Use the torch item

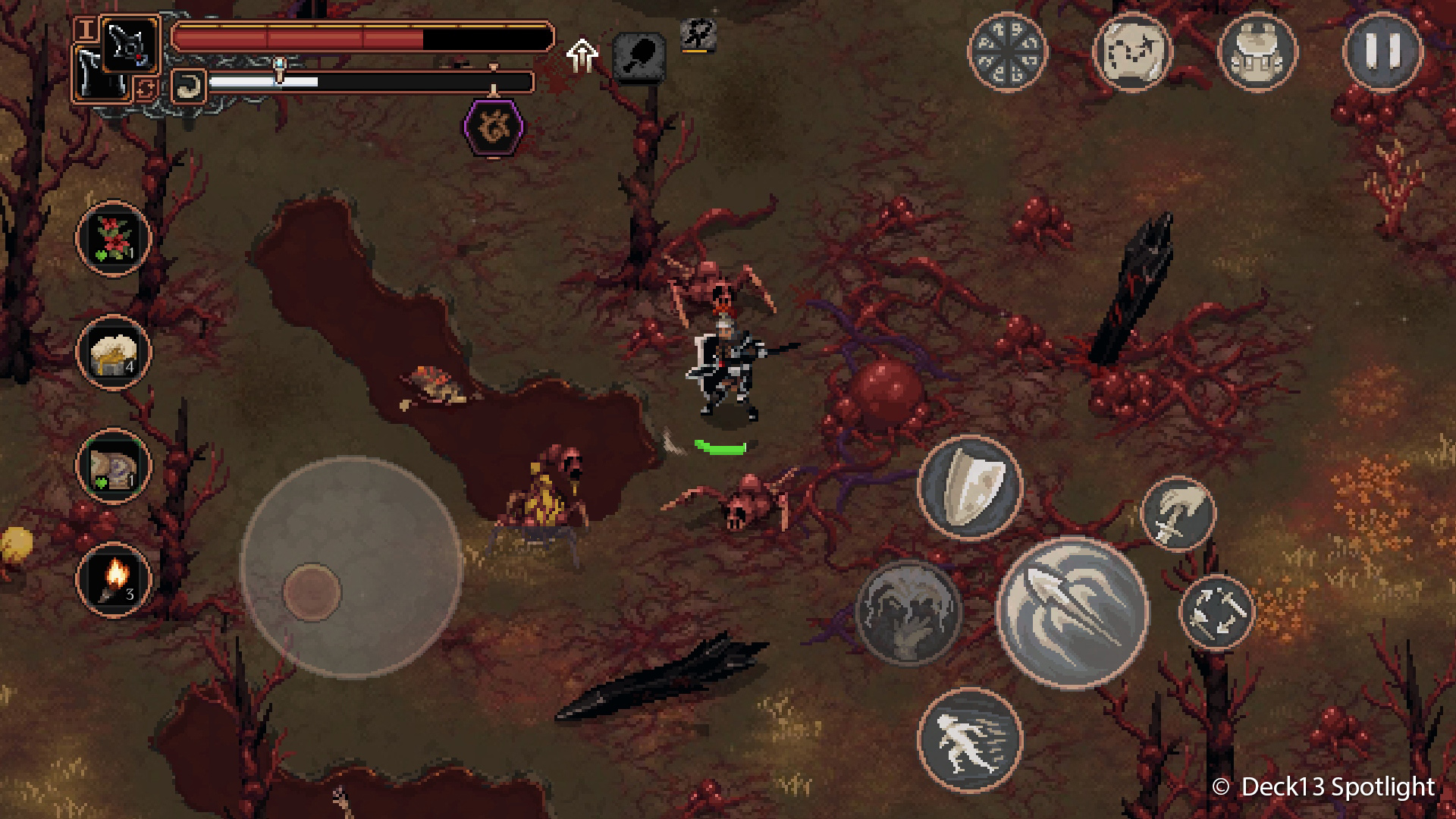(x=113, y=579)
